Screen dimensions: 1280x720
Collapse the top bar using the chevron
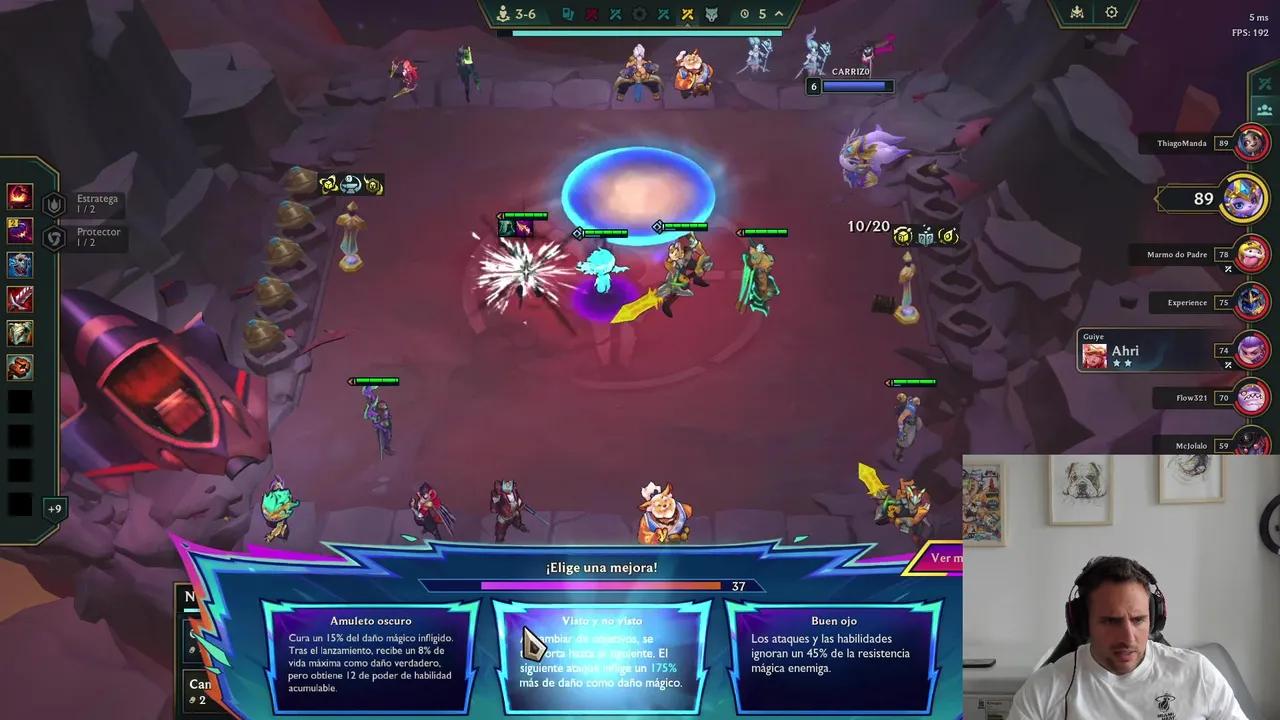[x=778, y=14]
